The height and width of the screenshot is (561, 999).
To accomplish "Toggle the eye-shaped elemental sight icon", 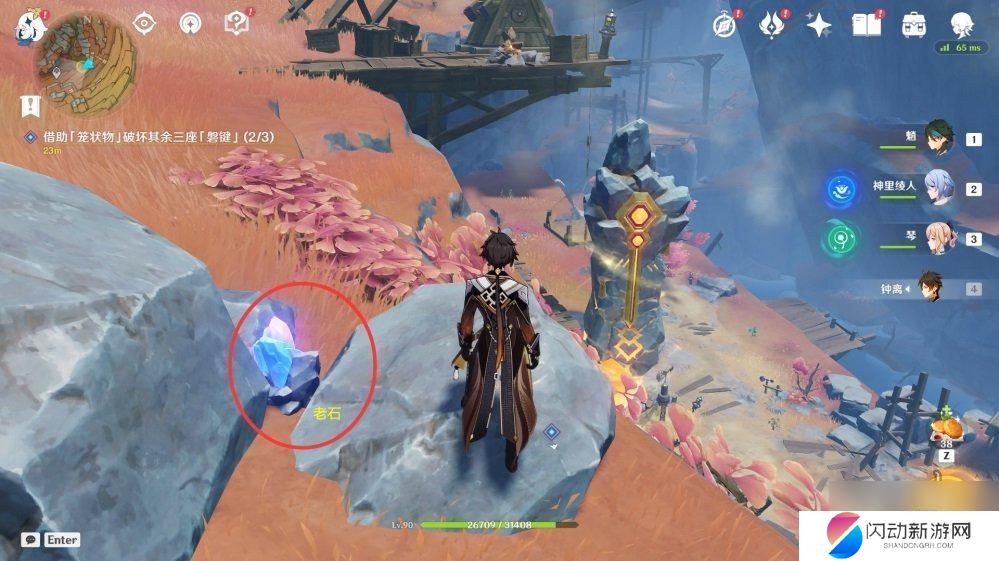I will 145,23.
